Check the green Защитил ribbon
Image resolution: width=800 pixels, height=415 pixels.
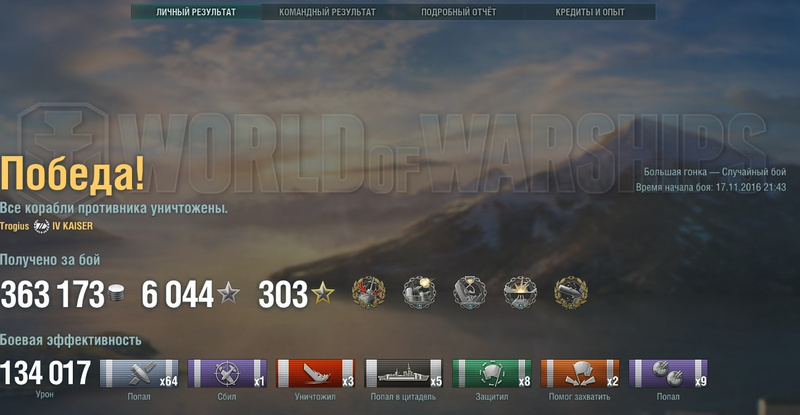click(x=492, y=373)
